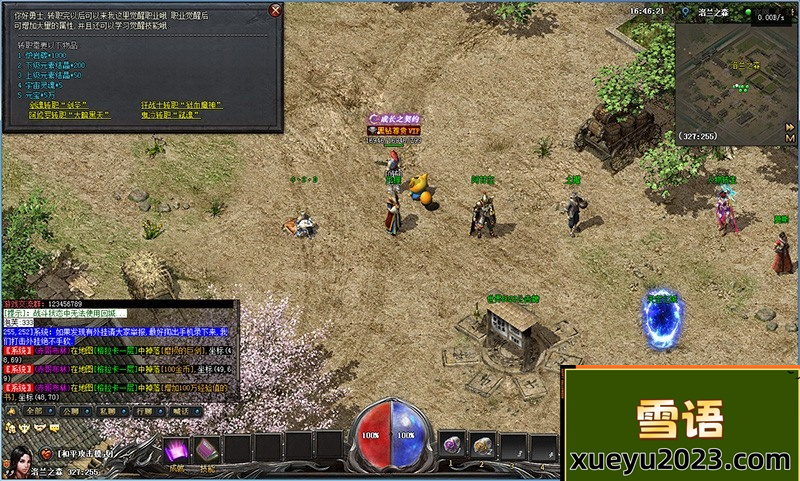Screen dimensions: 800x481
Task: Open the 技能 skills book icon
Action: 207,450
